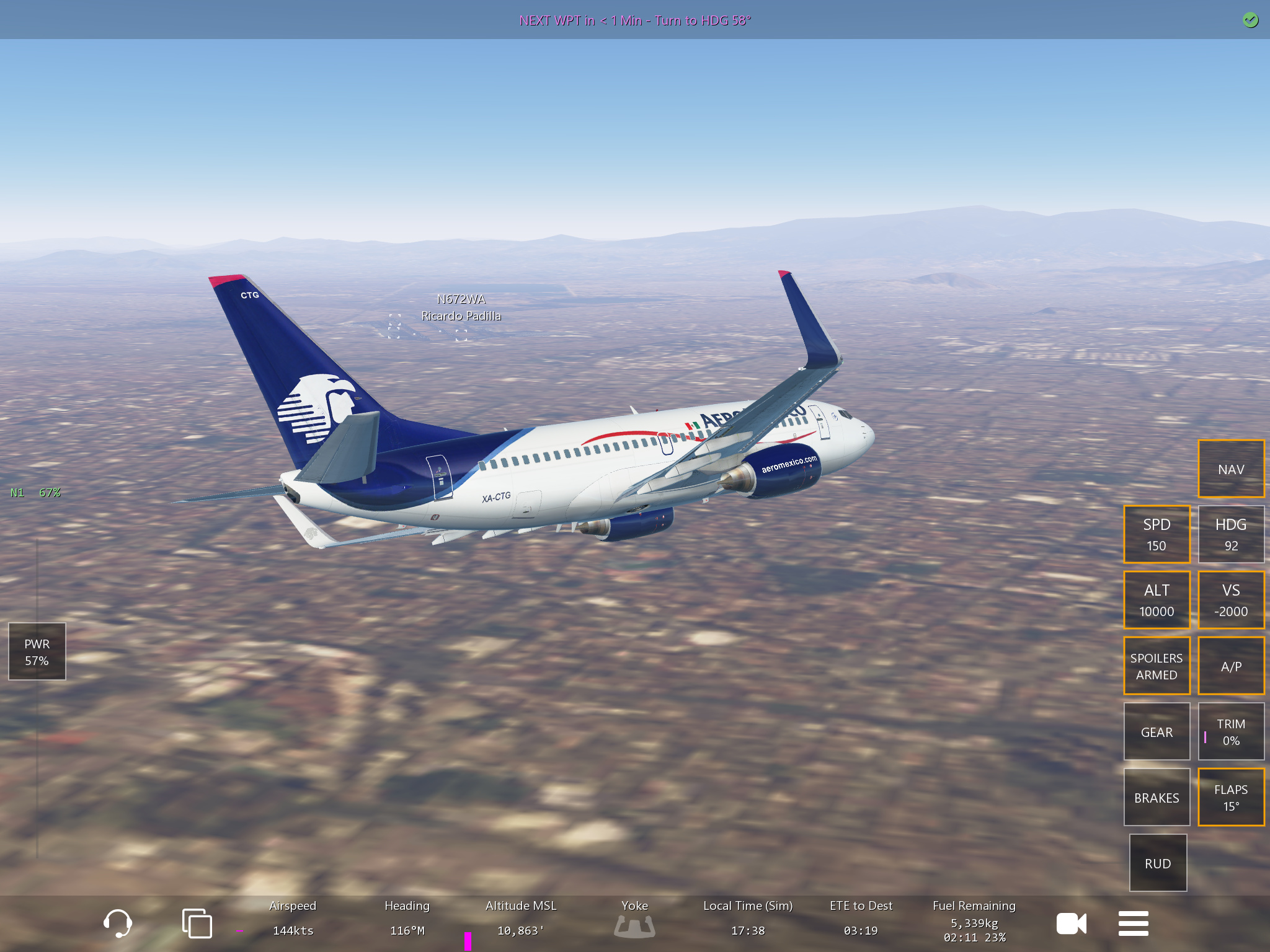Apply the BRAKES button
The height and width of the screenshot is (952, 1270).
point(1156,797)
